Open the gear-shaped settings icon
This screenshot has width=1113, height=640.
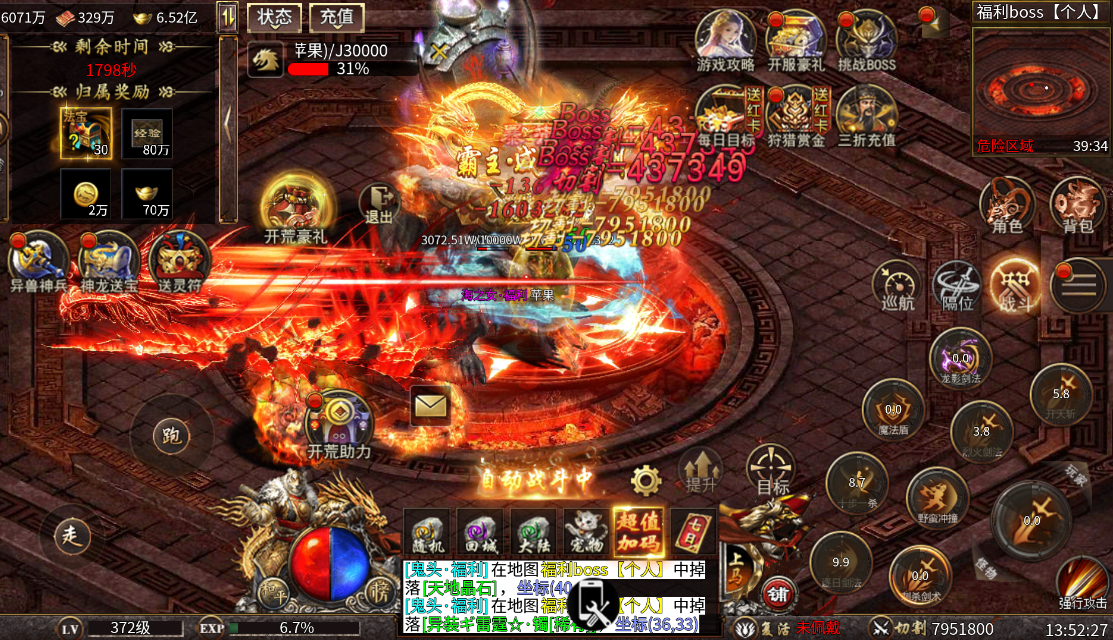tap(646, 481)
